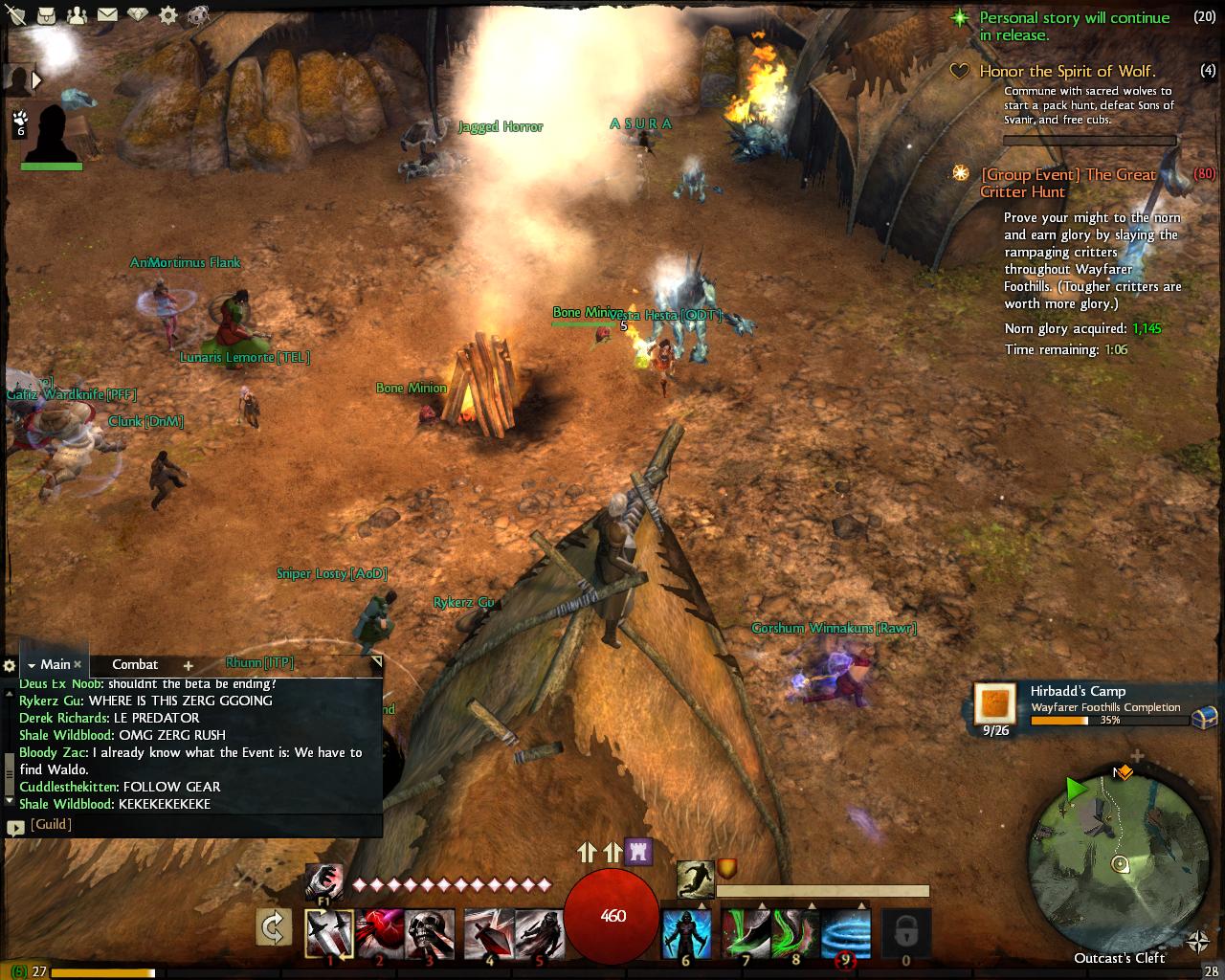Activate the hooded healing skill in slot 6
The width and height of the screenshot is (1225, 980).
pyautogui.click(x=686, y=932)
